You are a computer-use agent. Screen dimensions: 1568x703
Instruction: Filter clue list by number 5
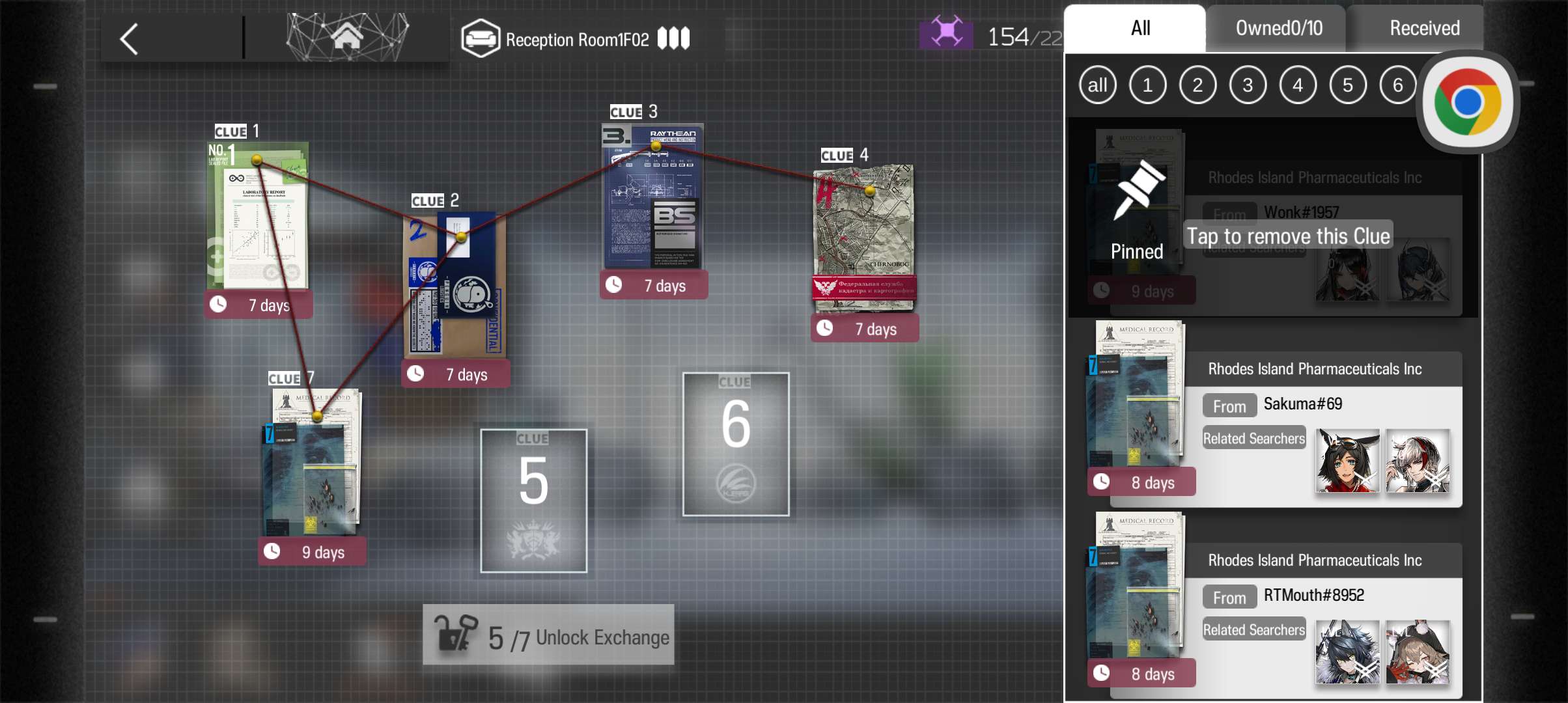[1347, 85]
